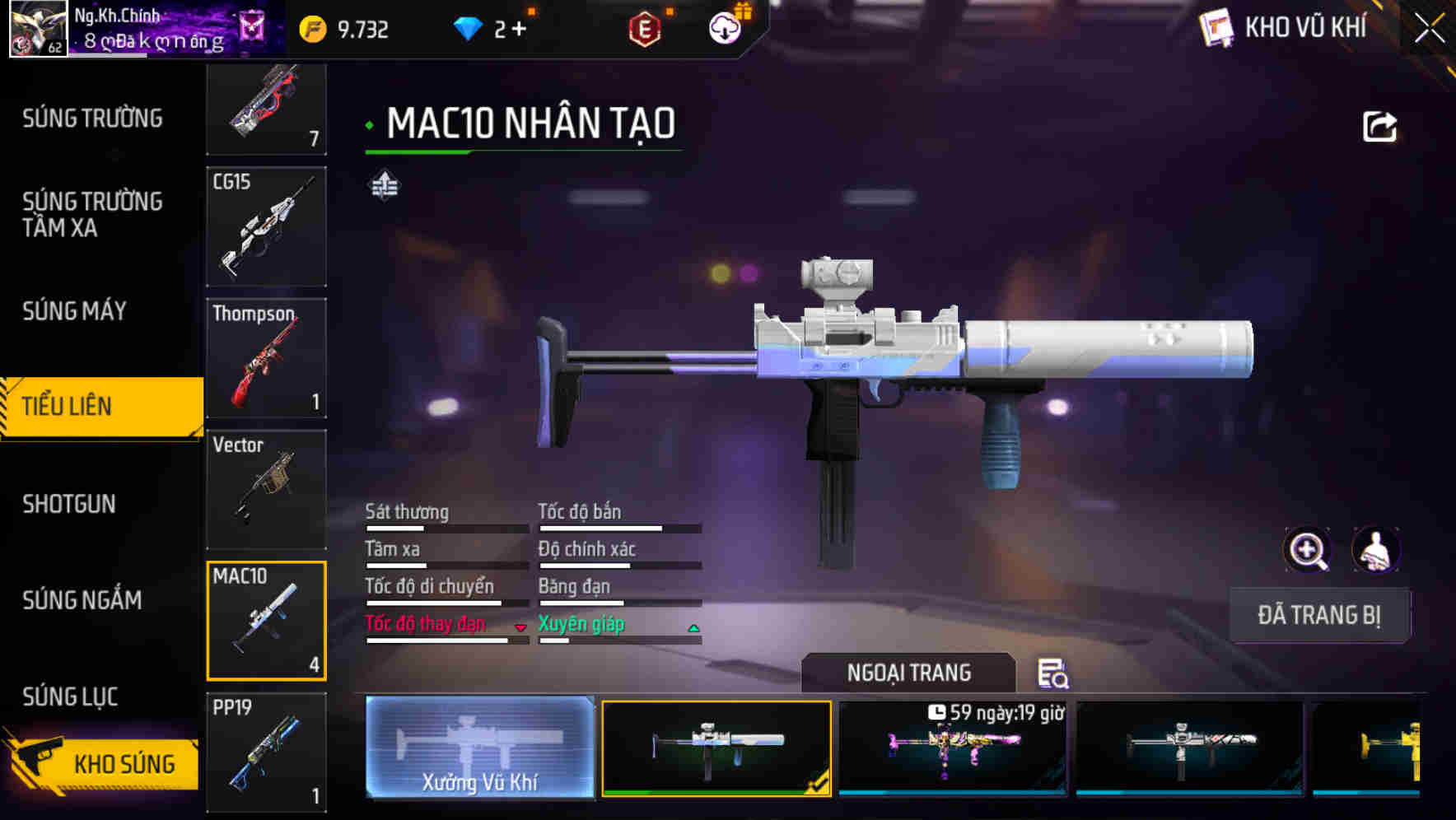Choose the Thompson weapon tile
This screenshot has height=820, width=1456.
coord(266,358)
